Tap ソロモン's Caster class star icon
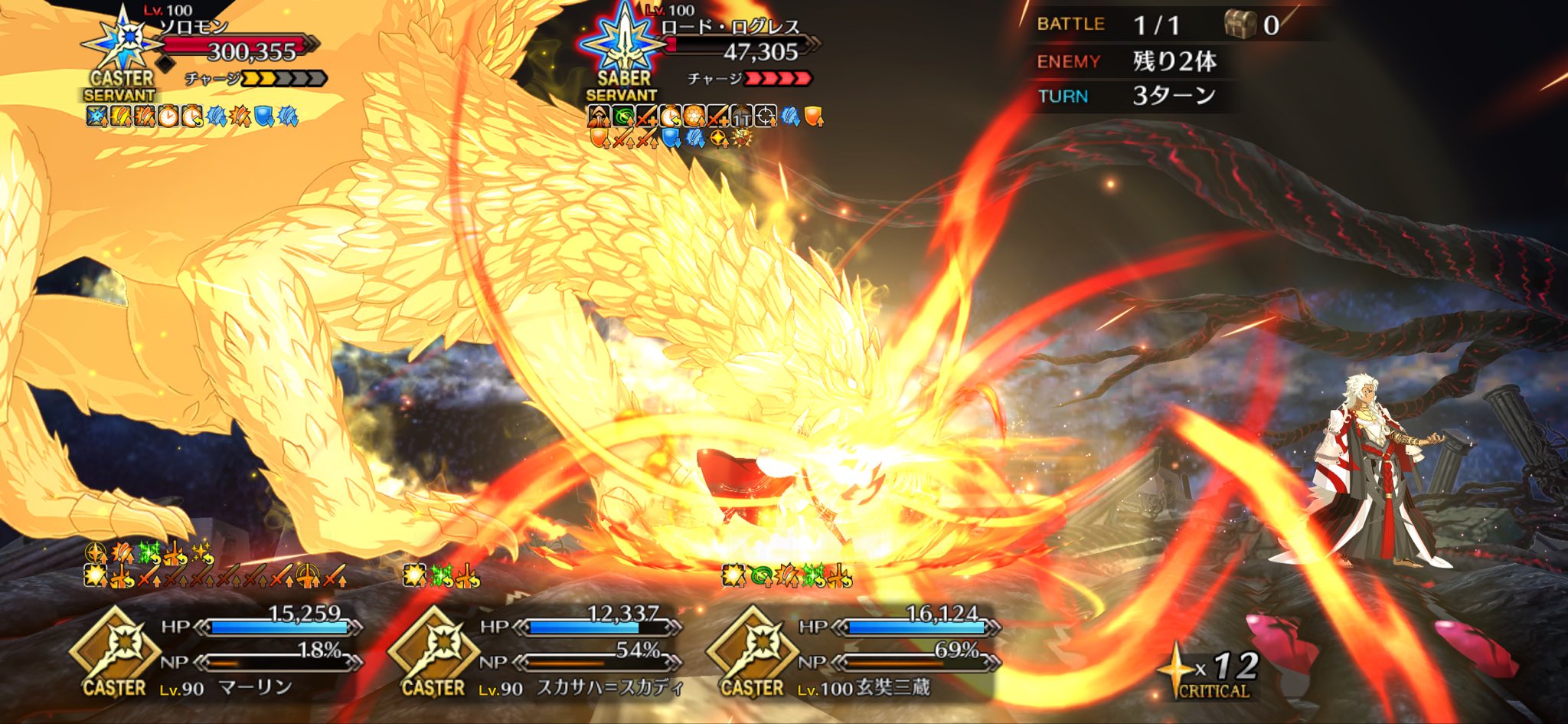The image size is (1568, 724). 122,40
